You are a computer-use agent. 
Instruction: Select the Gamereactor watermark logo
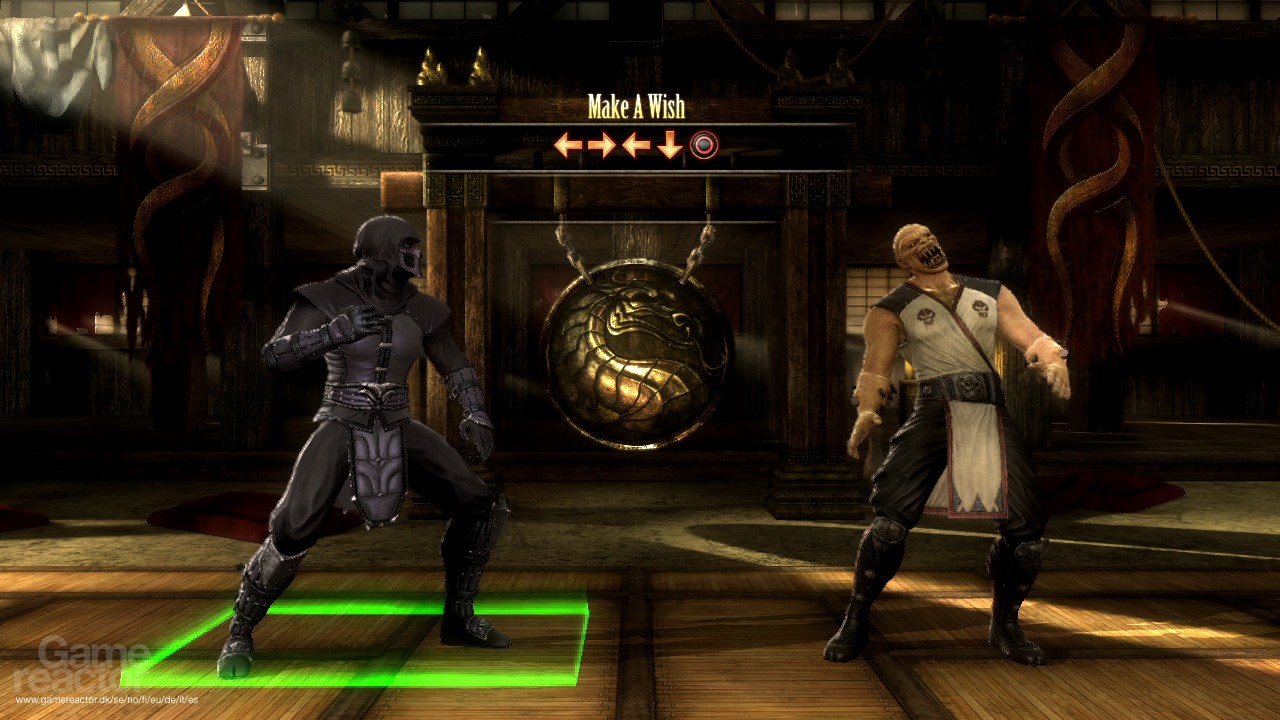[x=75, y=665]
